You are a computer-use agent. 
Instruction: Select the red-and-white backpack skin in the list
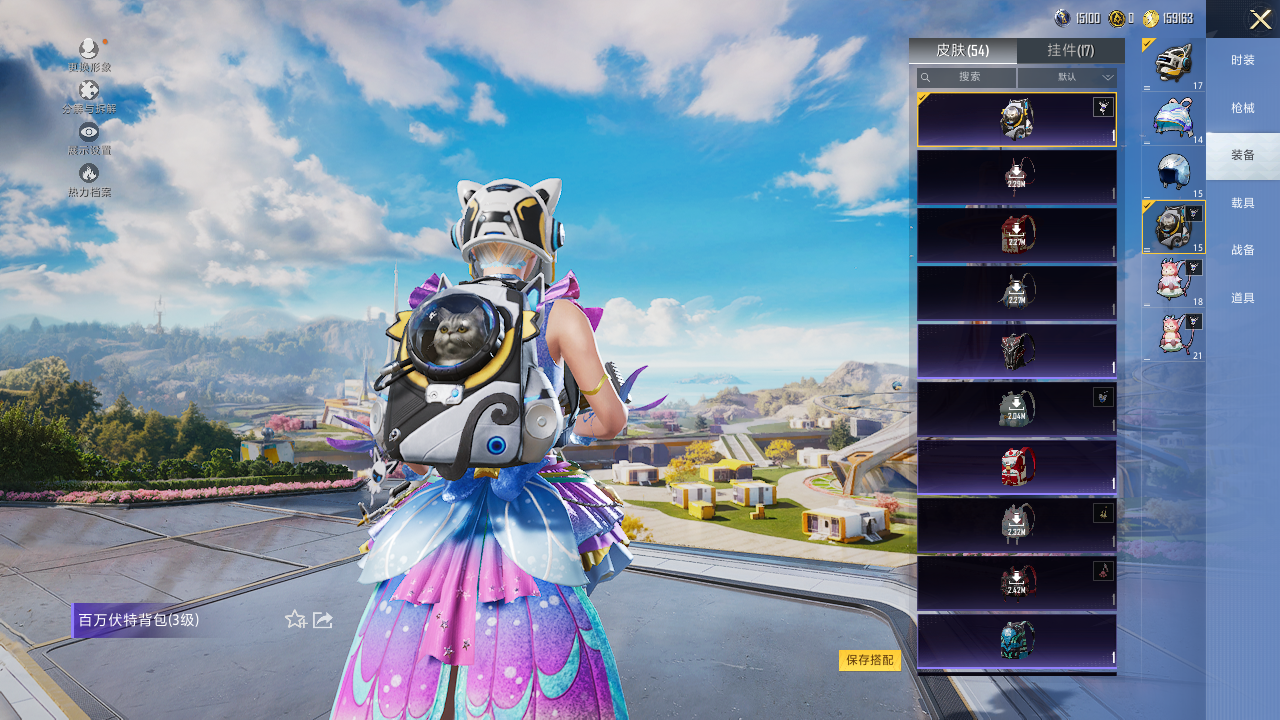[x=1016, y=467]
